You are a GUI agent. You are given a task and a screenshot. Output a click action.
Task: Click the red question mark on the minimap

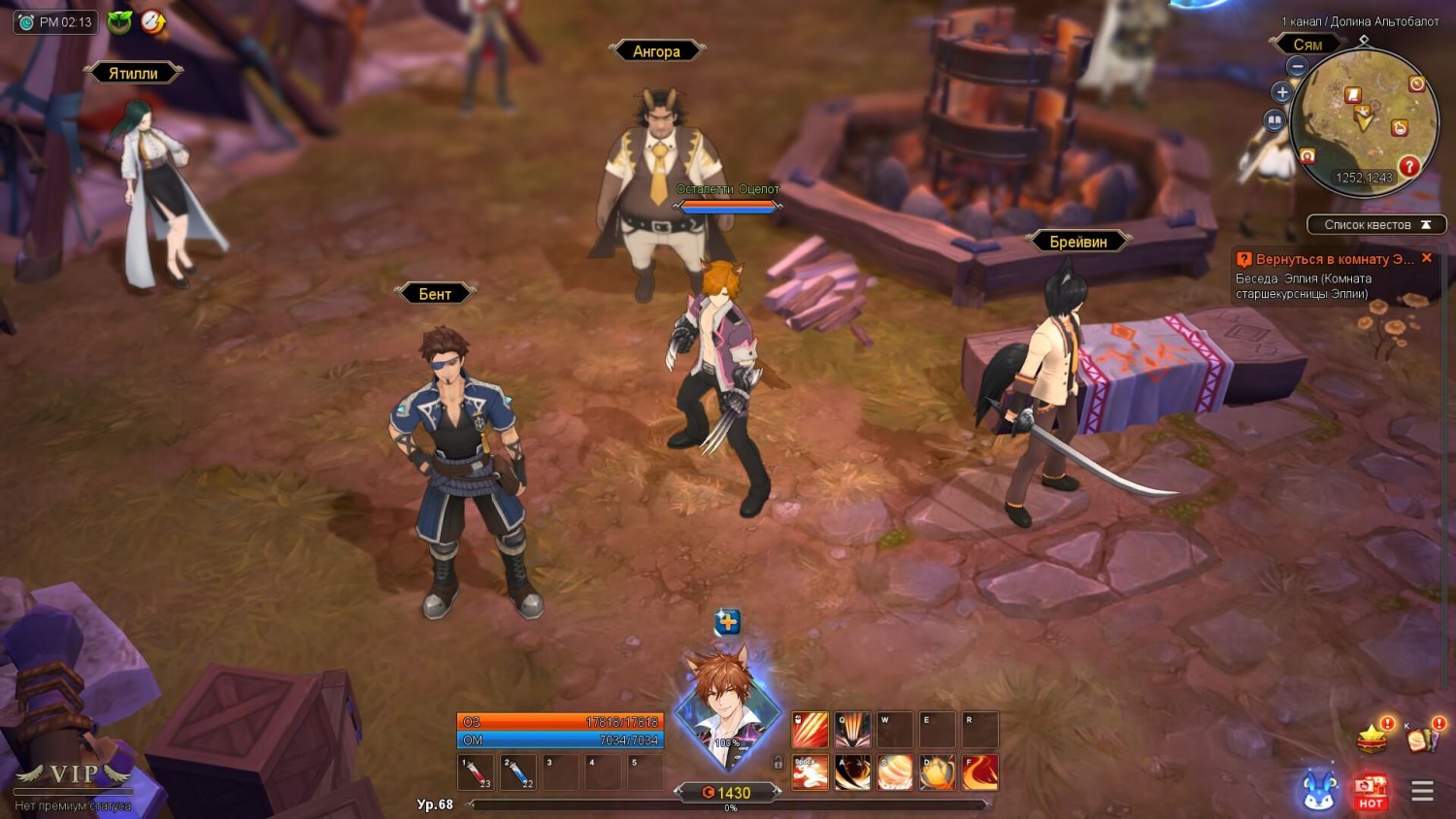[1408, 167]
